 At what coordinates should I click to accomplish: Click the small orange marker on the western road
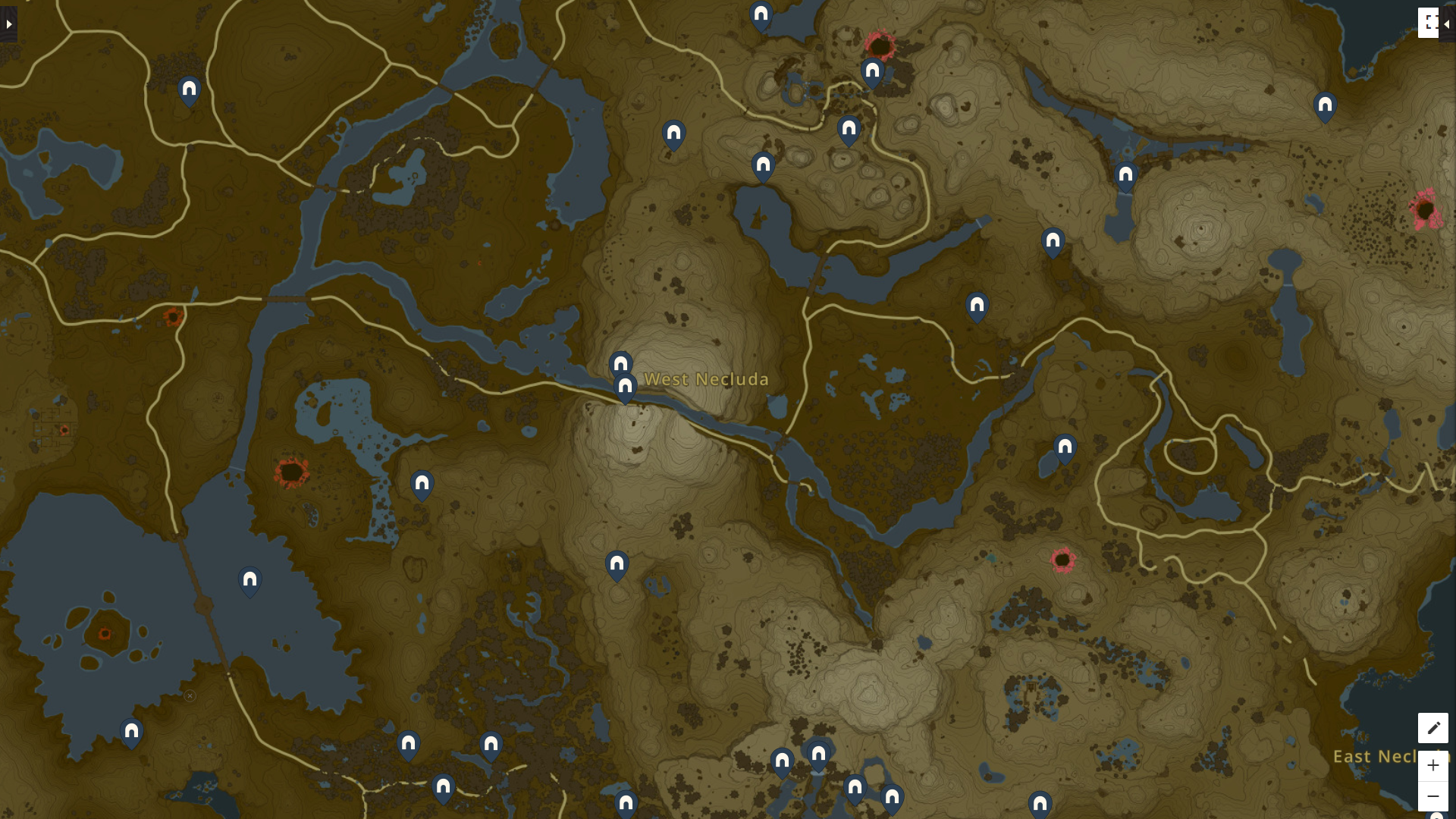[172, 318]
